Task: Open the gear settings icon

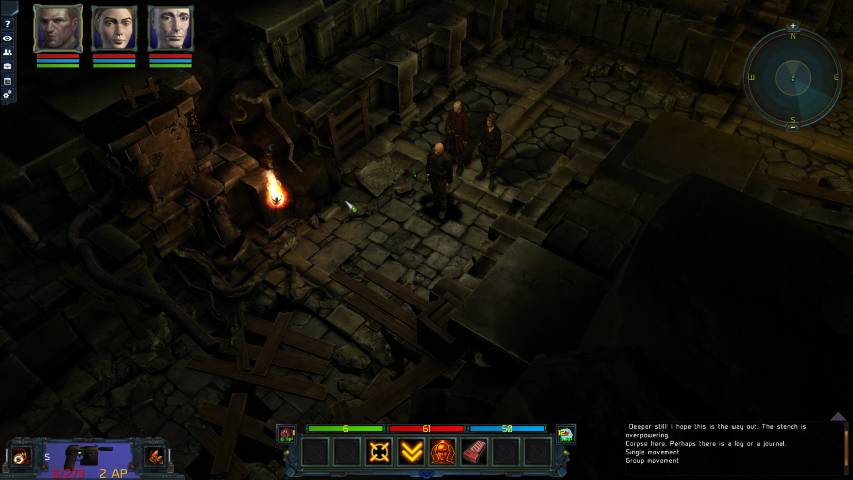Action: tap(8, 94)
